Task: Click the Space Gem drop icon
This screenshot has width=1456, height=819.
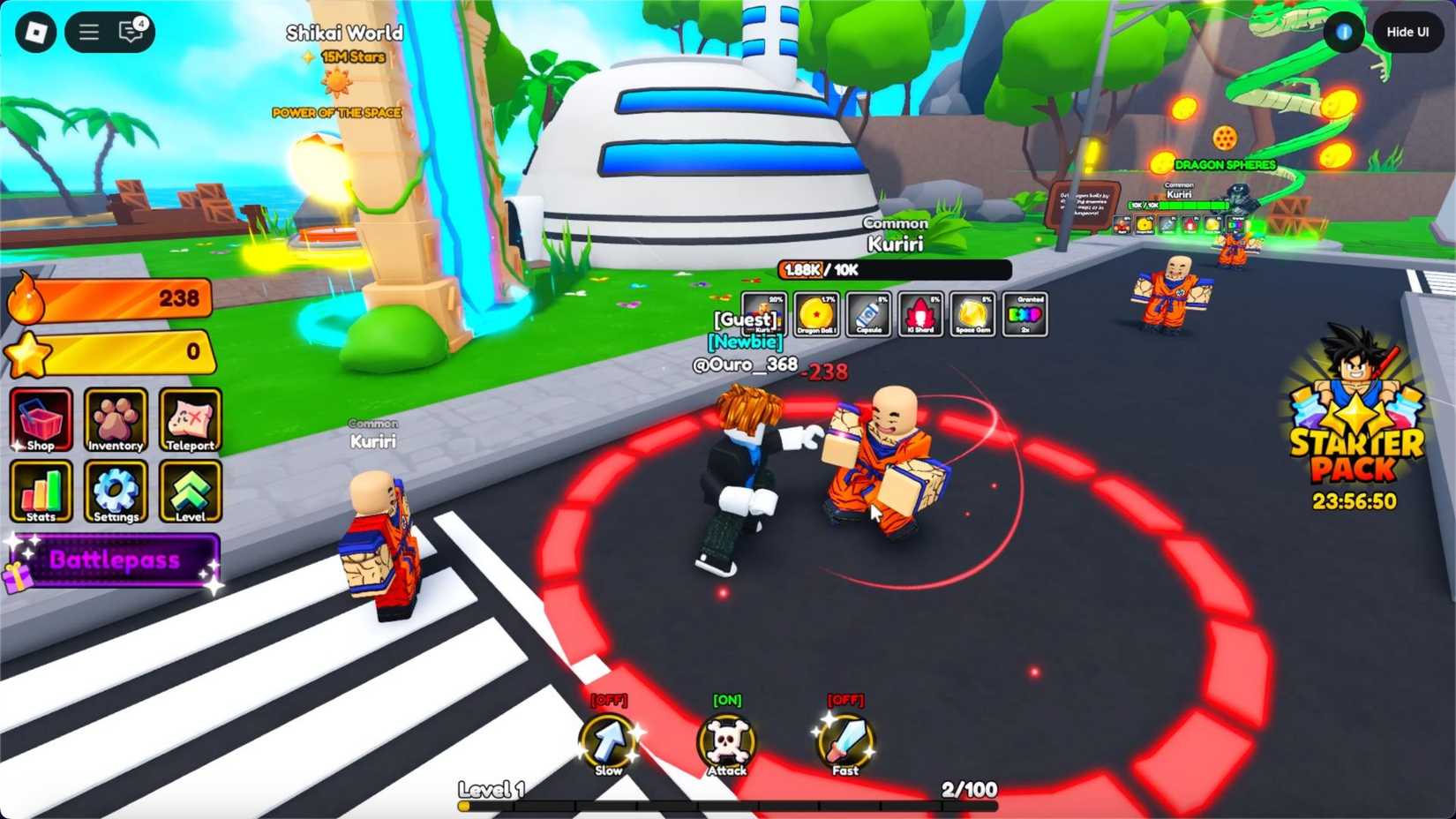Action: pyautogui.click(x=975, y=315)
